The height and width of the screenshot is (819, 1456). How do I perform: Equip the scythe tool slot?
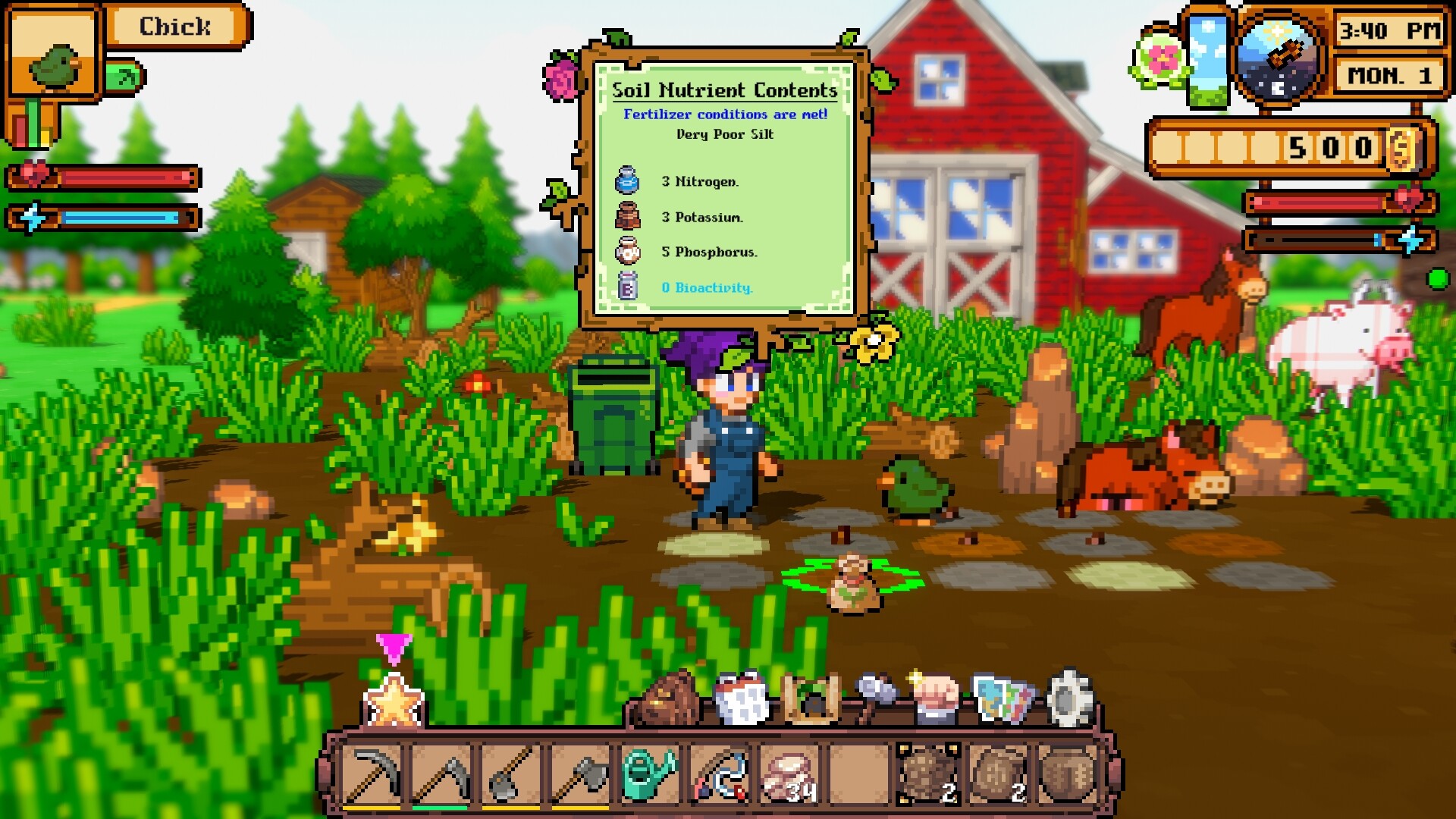pos(441,773)
